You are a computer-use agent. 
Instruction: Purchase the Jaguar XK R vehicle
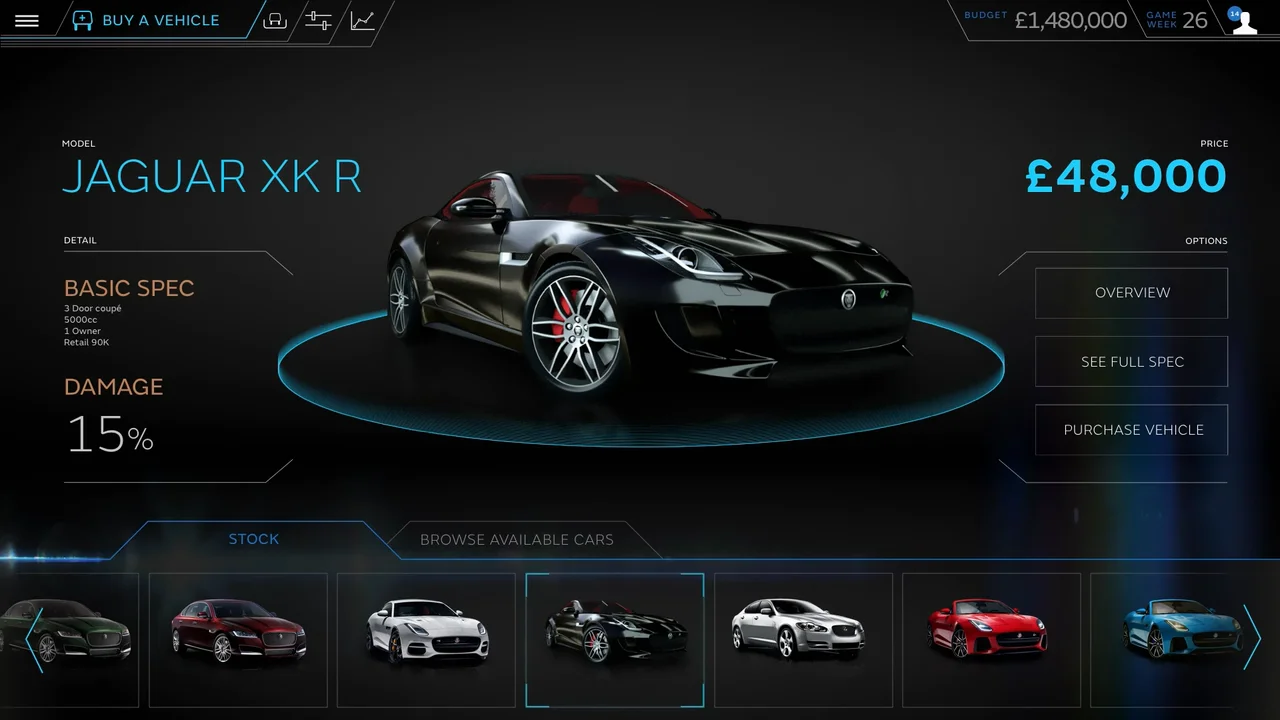[1131, 430]
